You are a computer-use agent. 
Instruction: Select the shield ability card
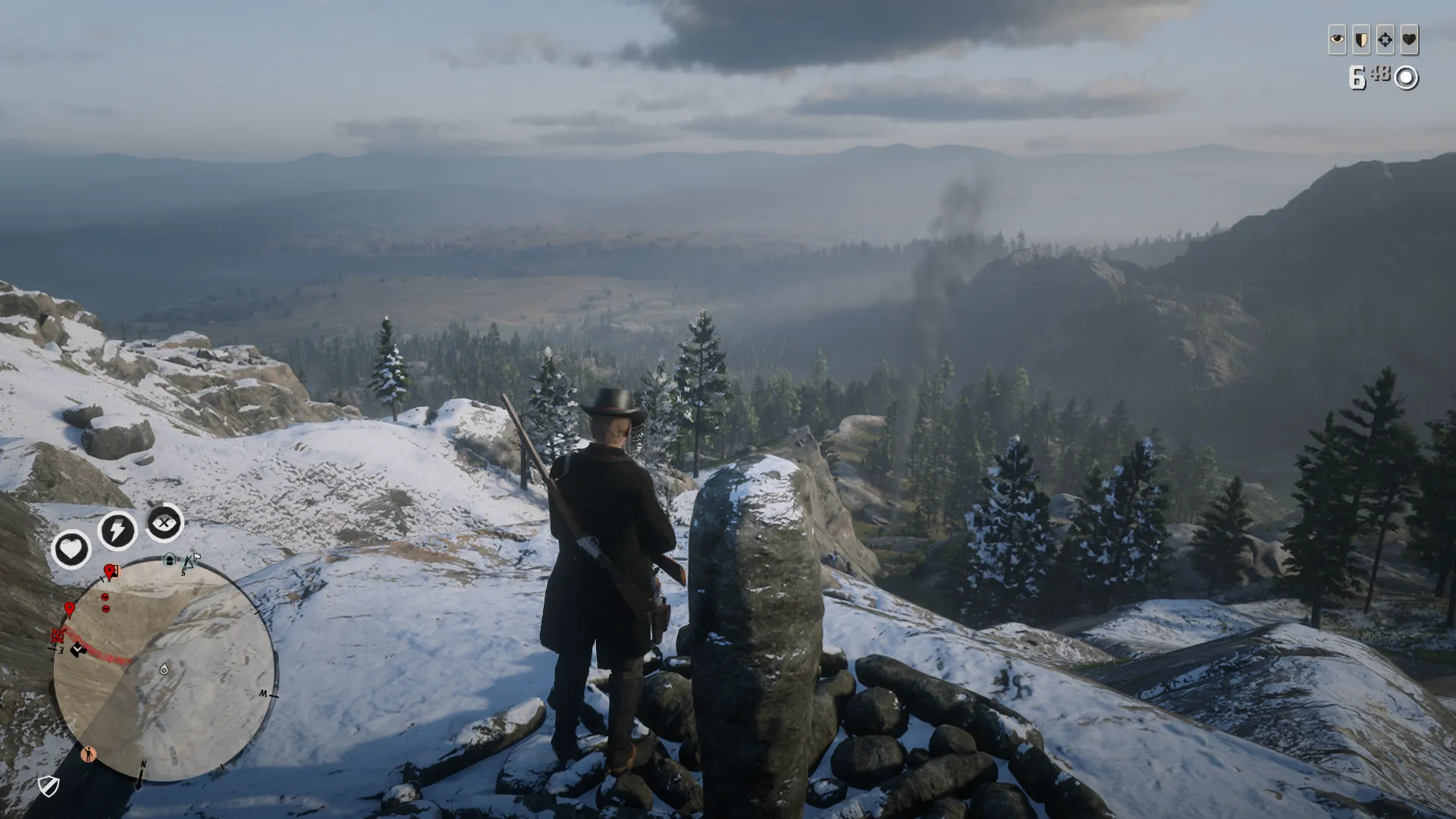[x=1361, y=39]
